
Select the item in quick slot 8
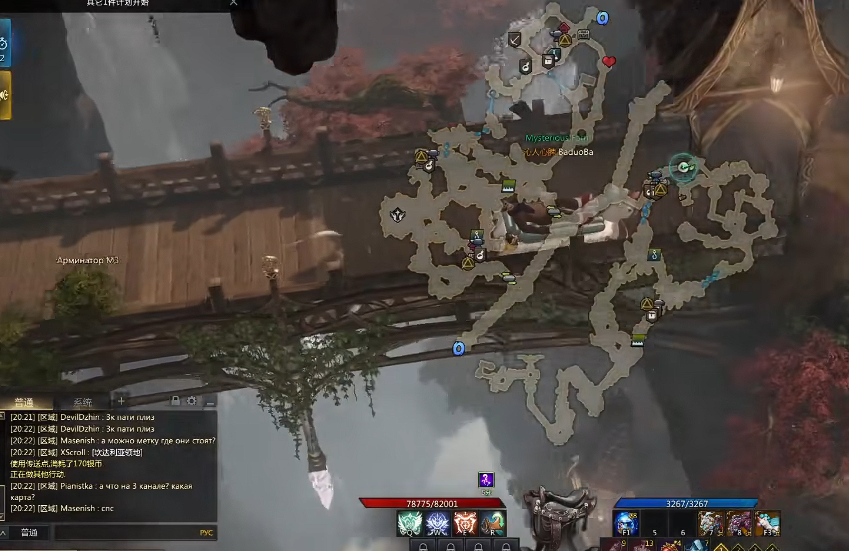click(x=739, y=522)
